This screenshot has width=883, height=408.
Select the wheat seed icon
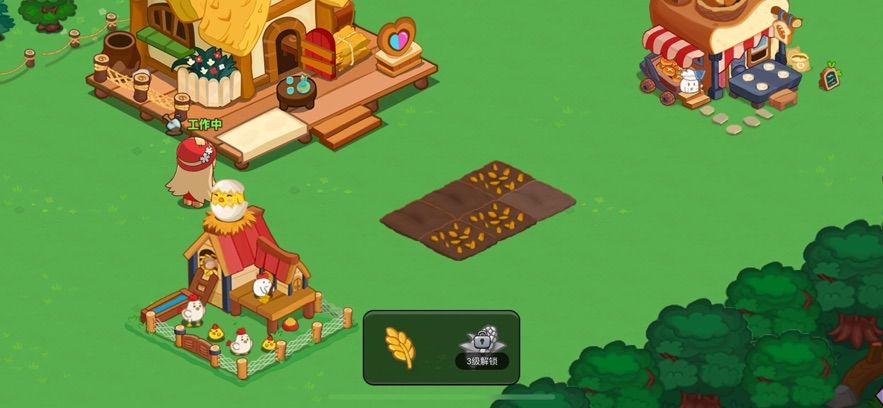click(400, 346)
